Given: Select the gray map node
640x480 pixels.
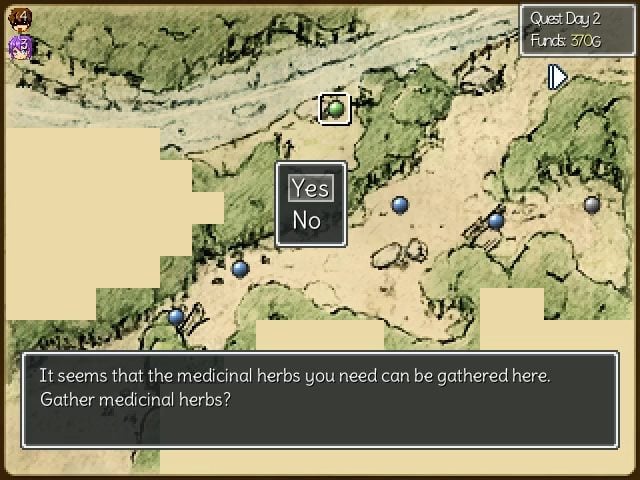Looking at the screenshot, I should pos(592,204).
